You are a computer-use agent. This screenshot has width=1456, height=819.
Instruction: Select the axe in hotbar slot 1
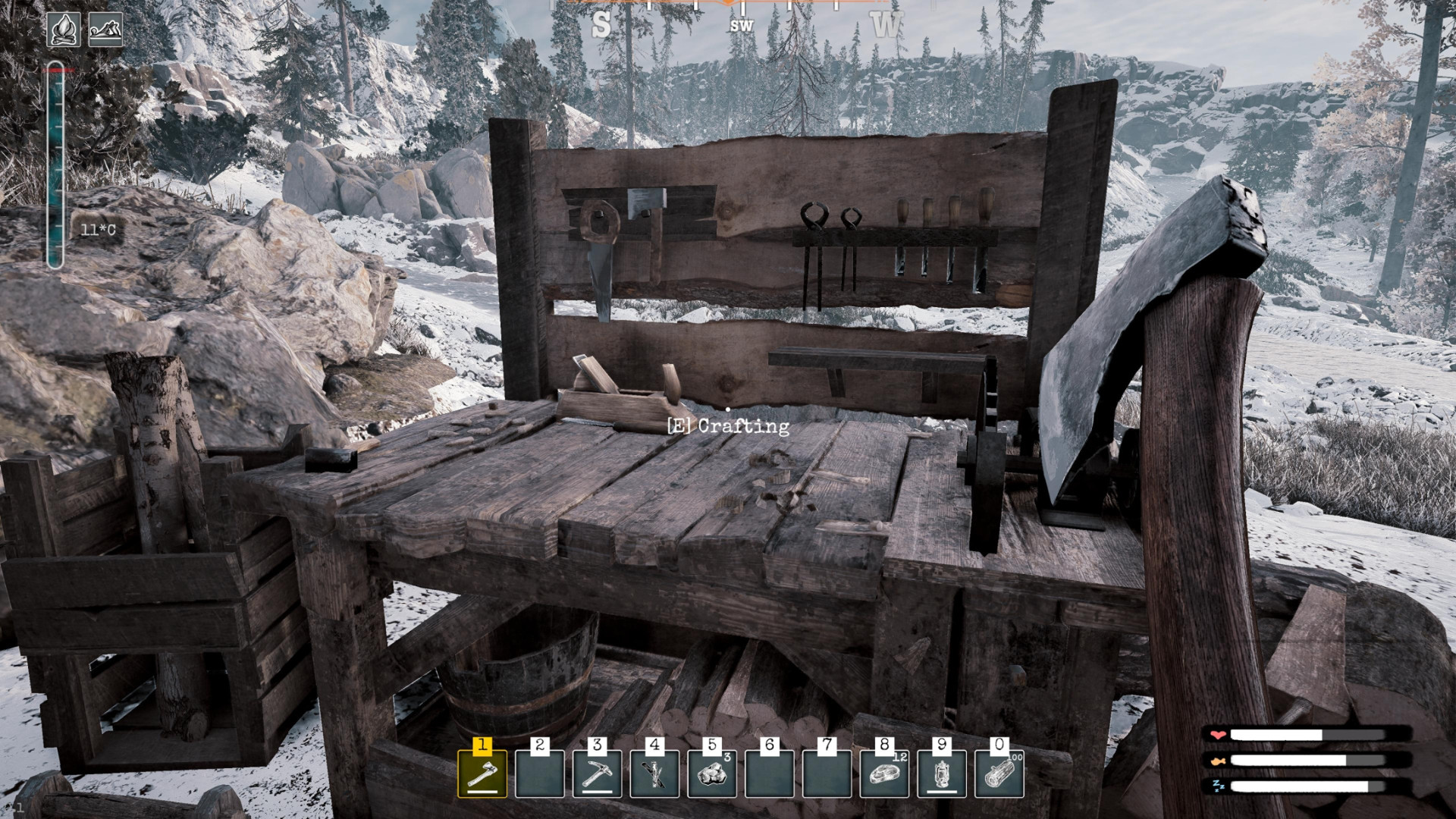(482, 774)
